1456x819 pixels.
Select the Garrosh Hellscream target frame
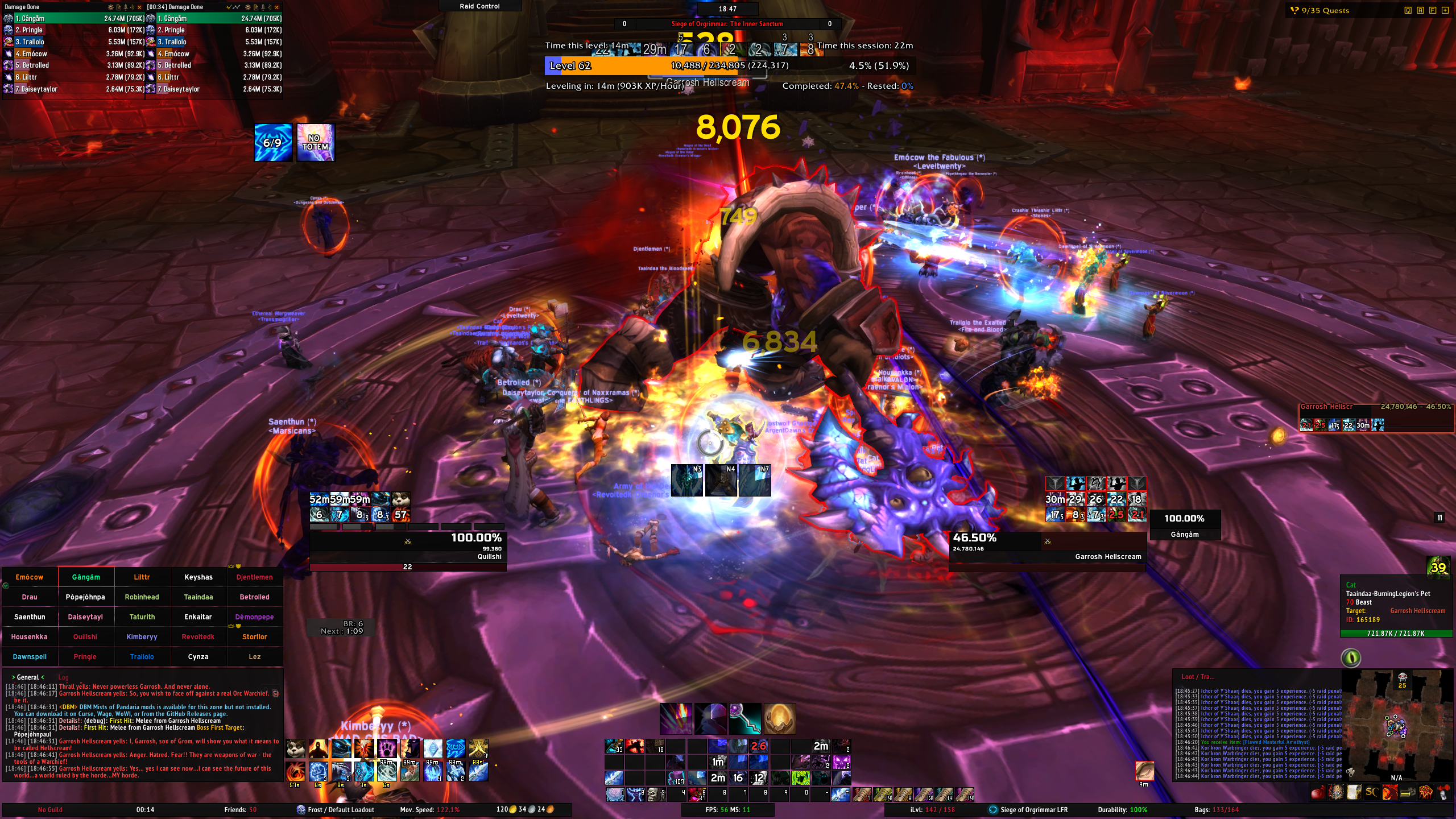click(x=1047, y=547)
